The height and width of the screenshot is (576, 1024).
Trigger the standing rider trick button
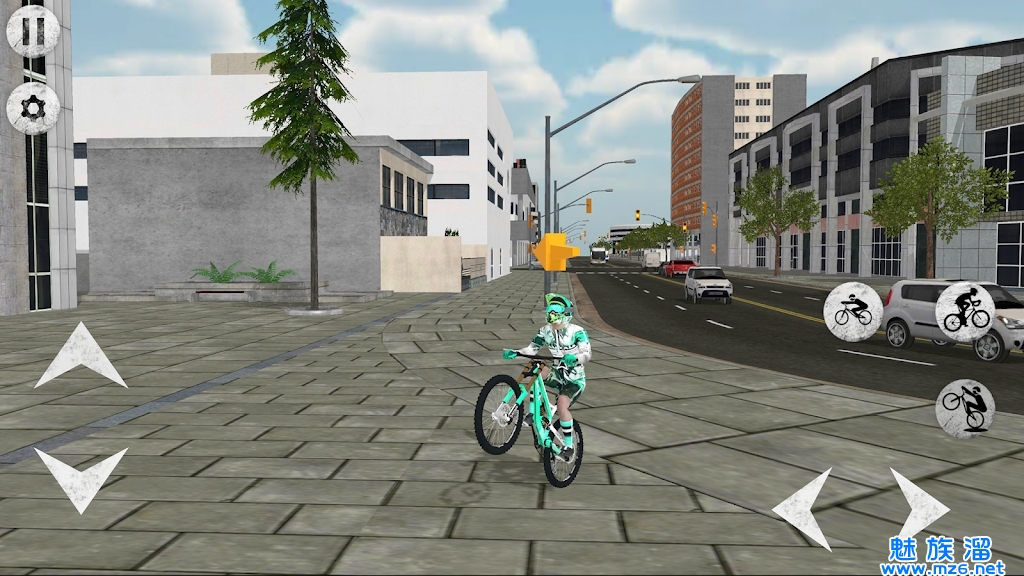point(965,312)
